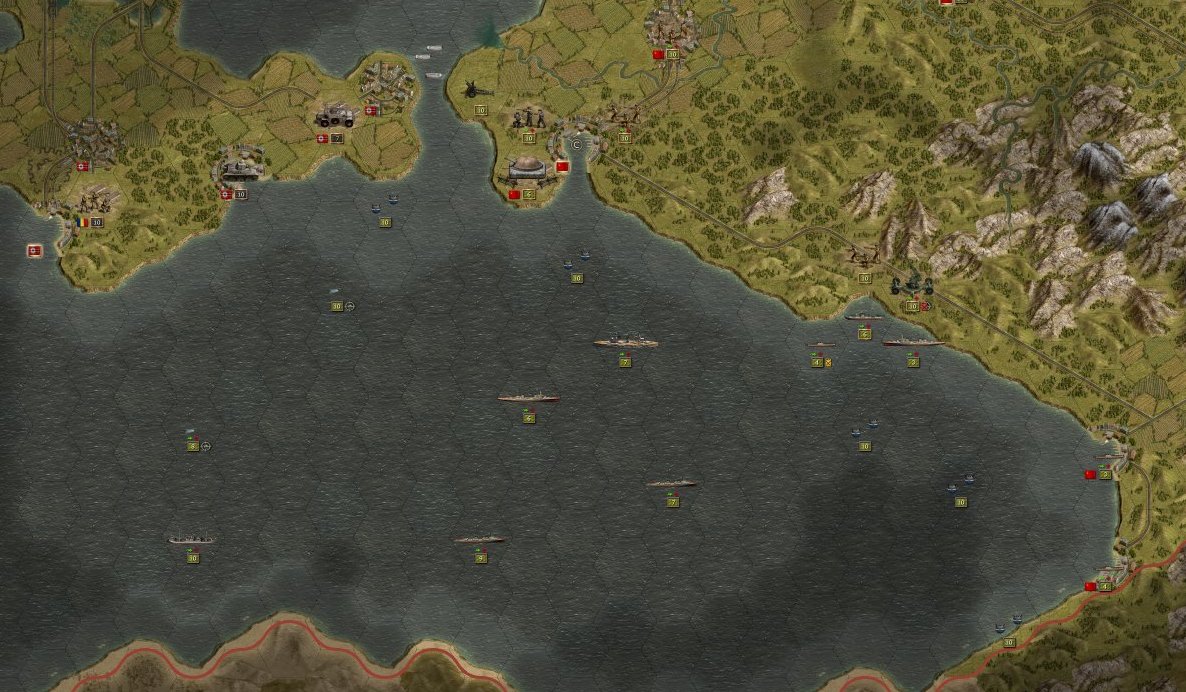This screenshot has height=692, width=1186.
Task: Select the submarine with strength 4
Action: point(820,346)
